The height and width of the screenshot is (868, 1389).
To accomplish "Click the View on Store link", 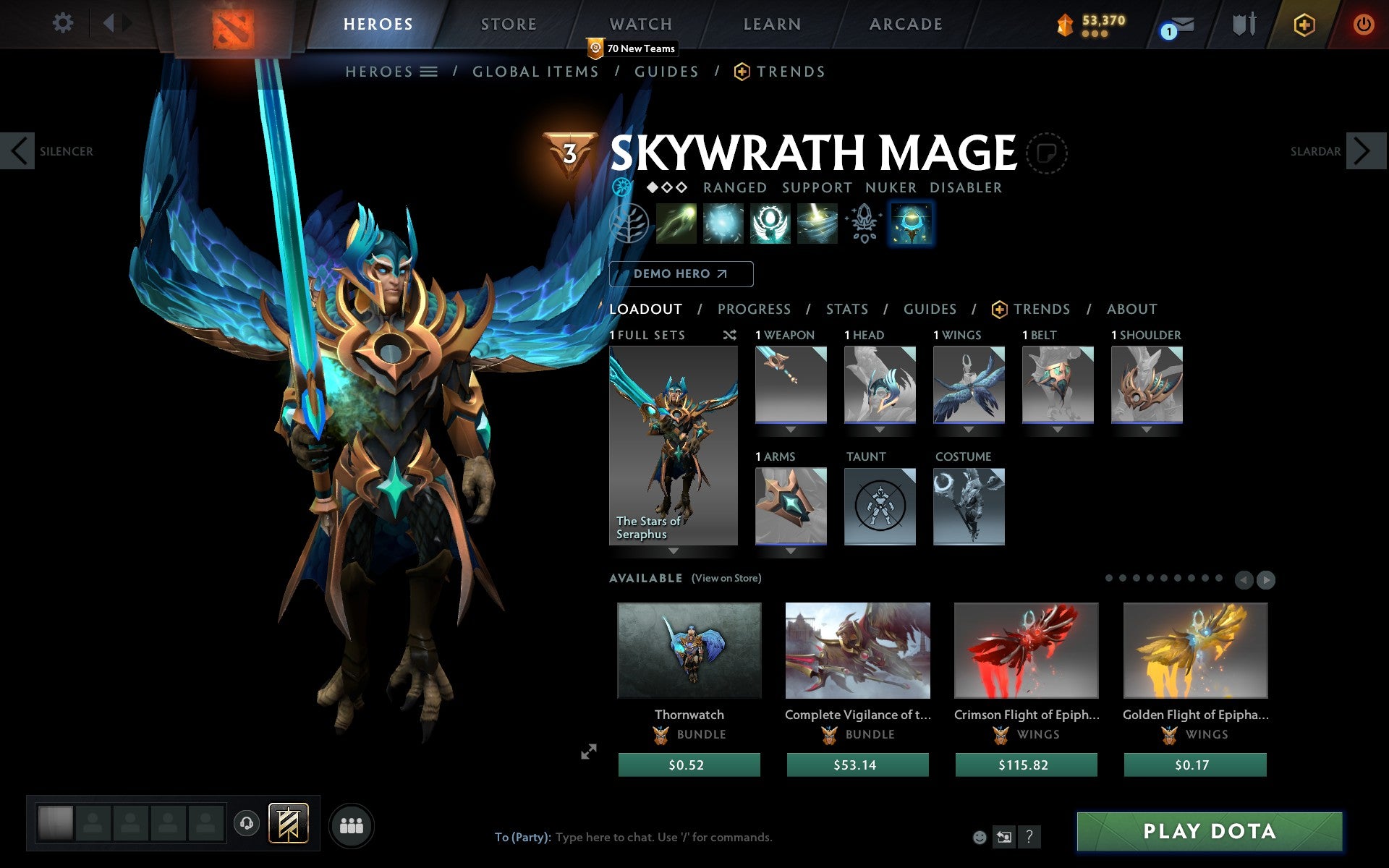I will (726, 578).
